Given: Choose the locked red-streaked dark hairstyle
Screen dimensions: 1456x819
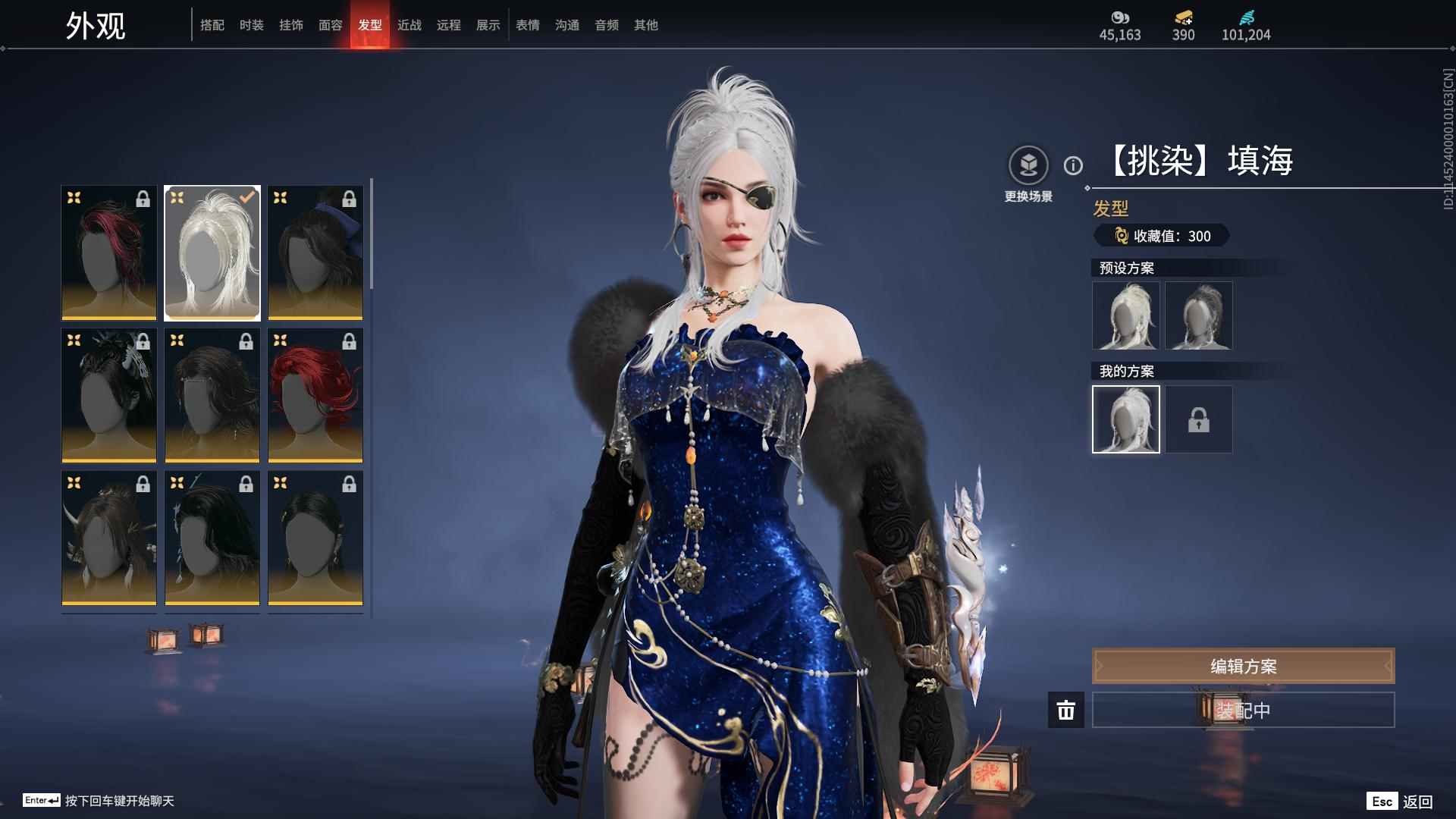Looking at the screenshot, I should click(x=109, y=253).
